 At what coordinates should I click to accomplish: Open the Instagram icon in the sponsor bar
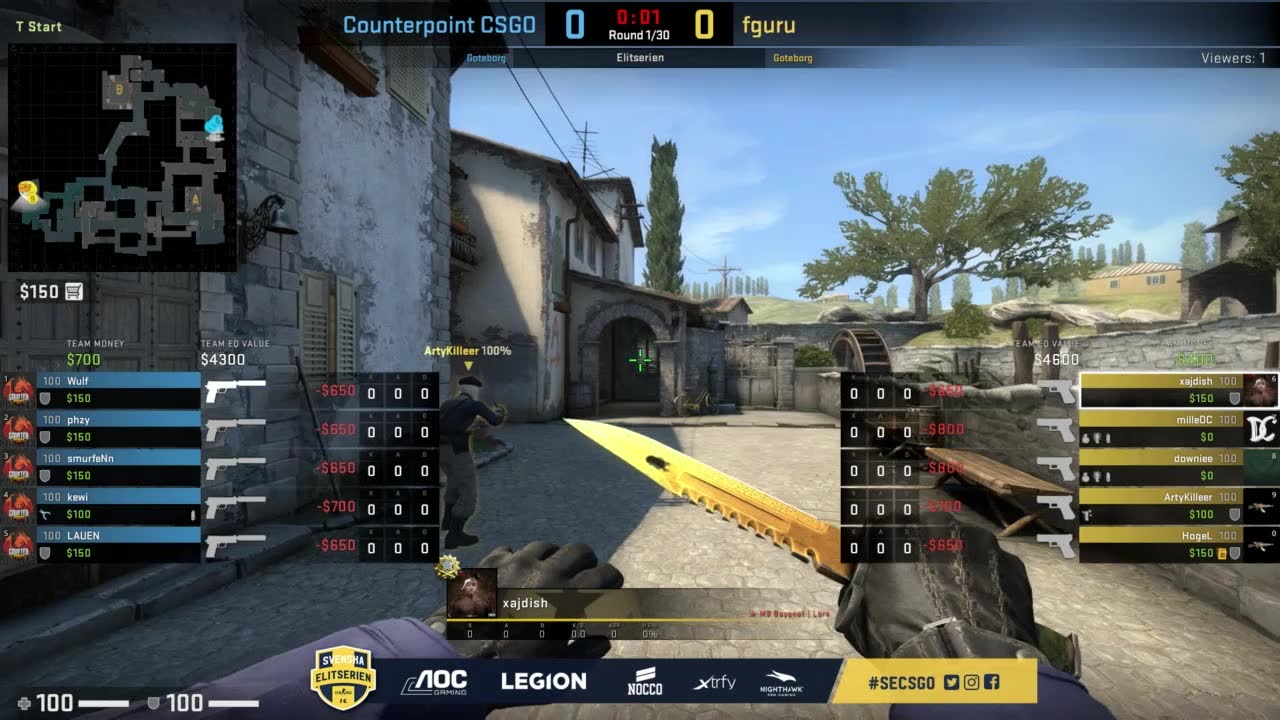tap(971, 682)
